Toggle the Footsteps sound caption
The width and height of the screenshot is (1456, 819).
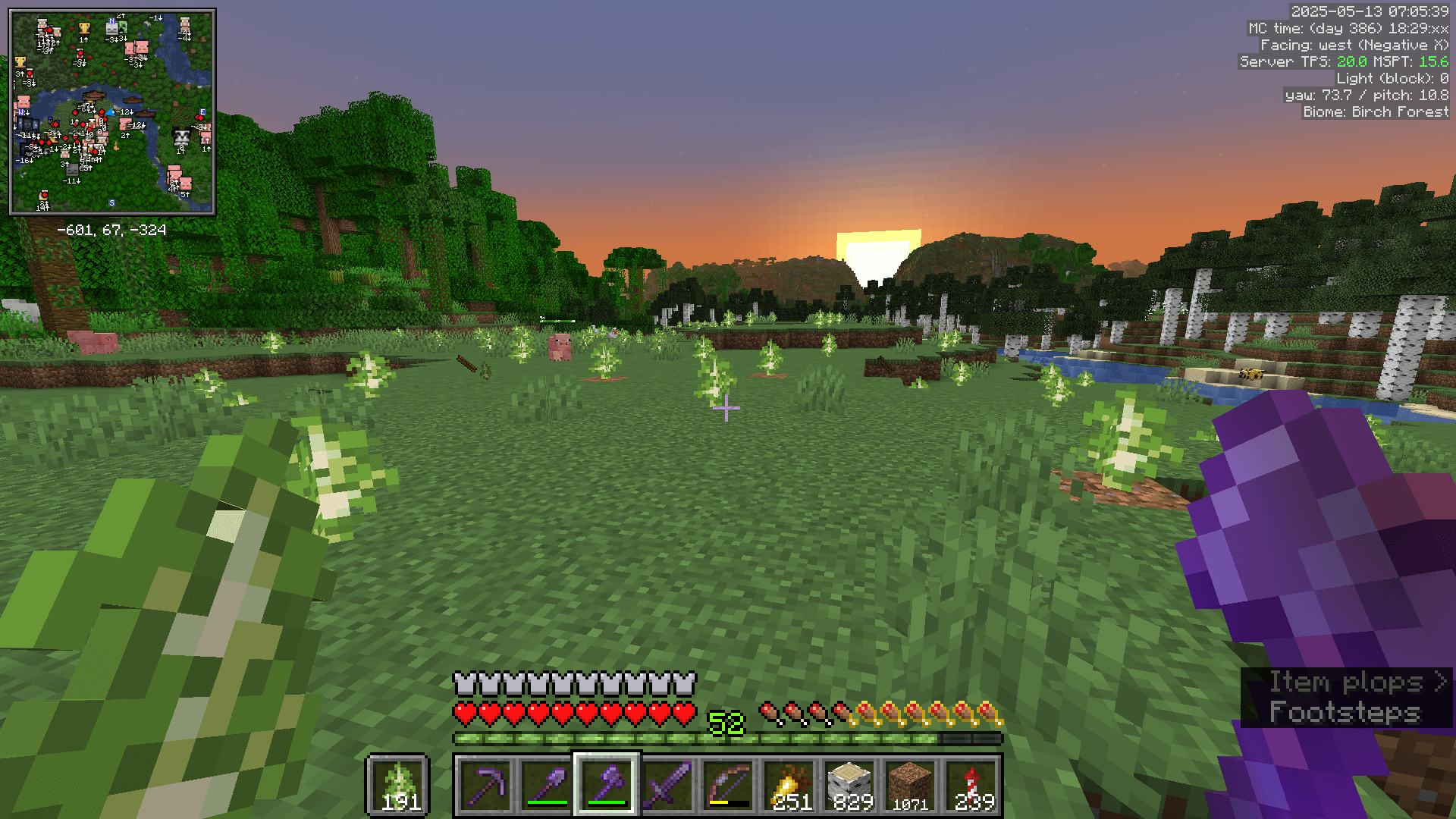(1345, 711)
